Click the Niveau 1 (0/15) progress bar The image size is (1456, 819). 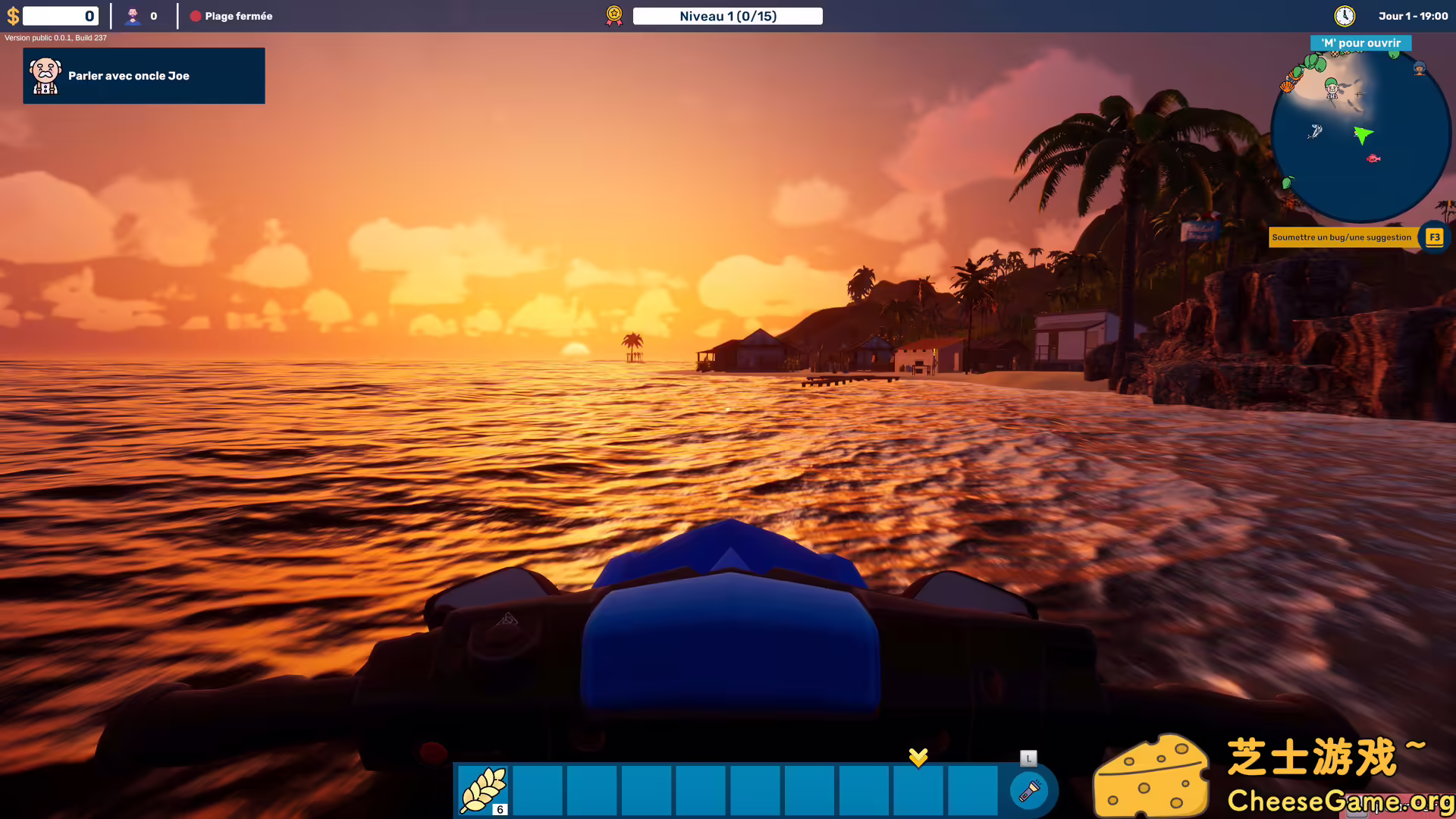click(727, 15)
